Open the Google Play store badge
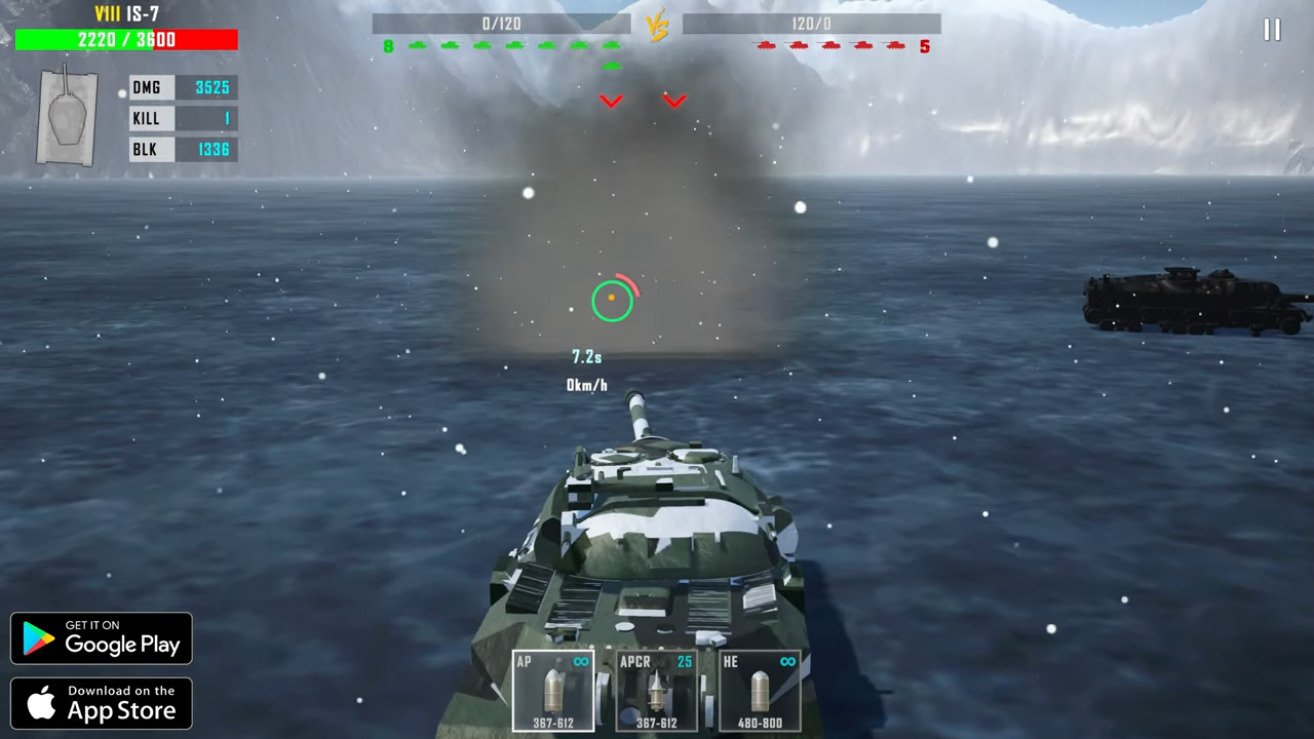 point(101,638)
